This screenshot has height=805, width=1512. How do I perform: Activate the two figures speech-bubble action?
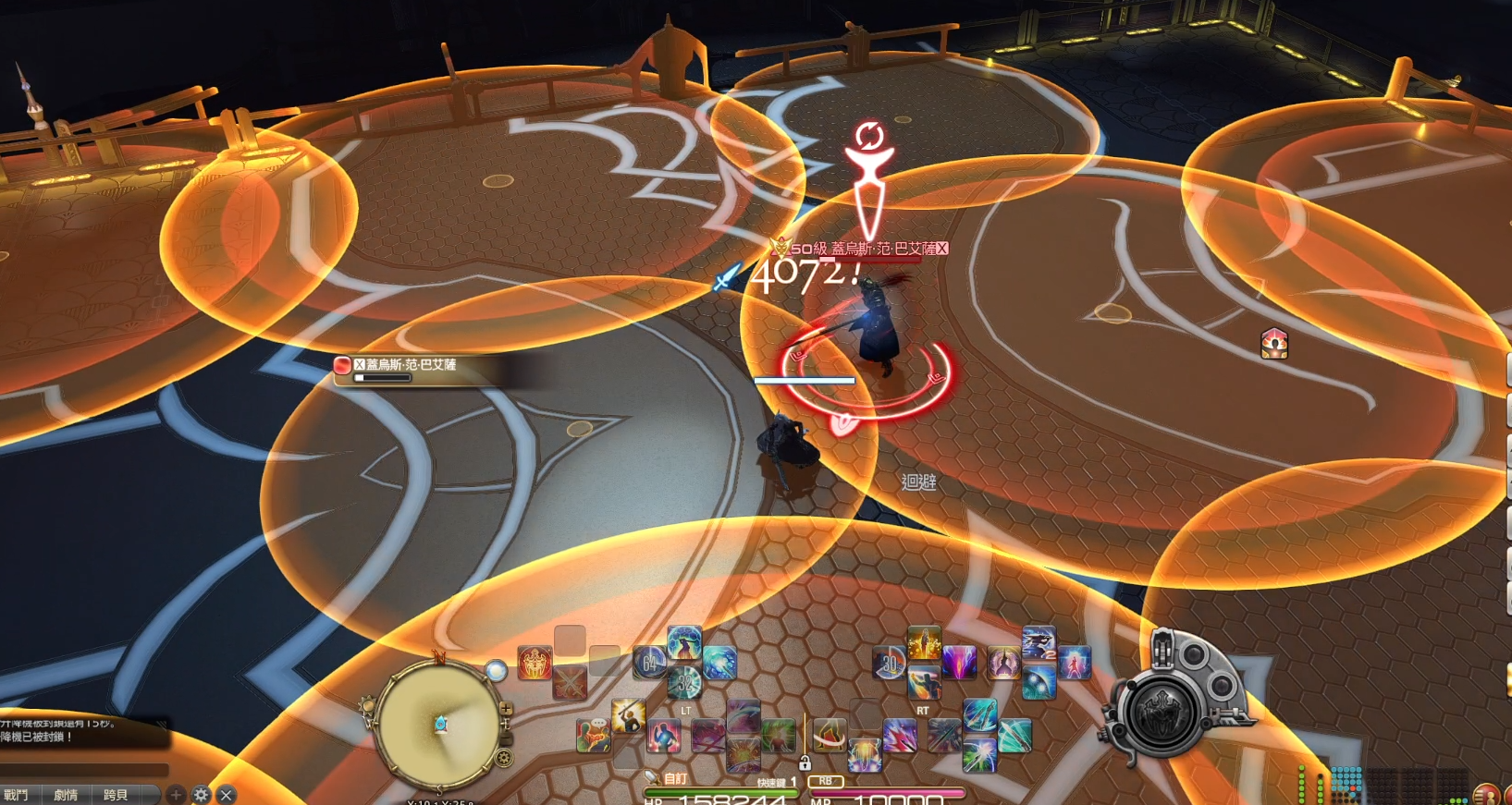pyautogui.click(x=593, y=735)
